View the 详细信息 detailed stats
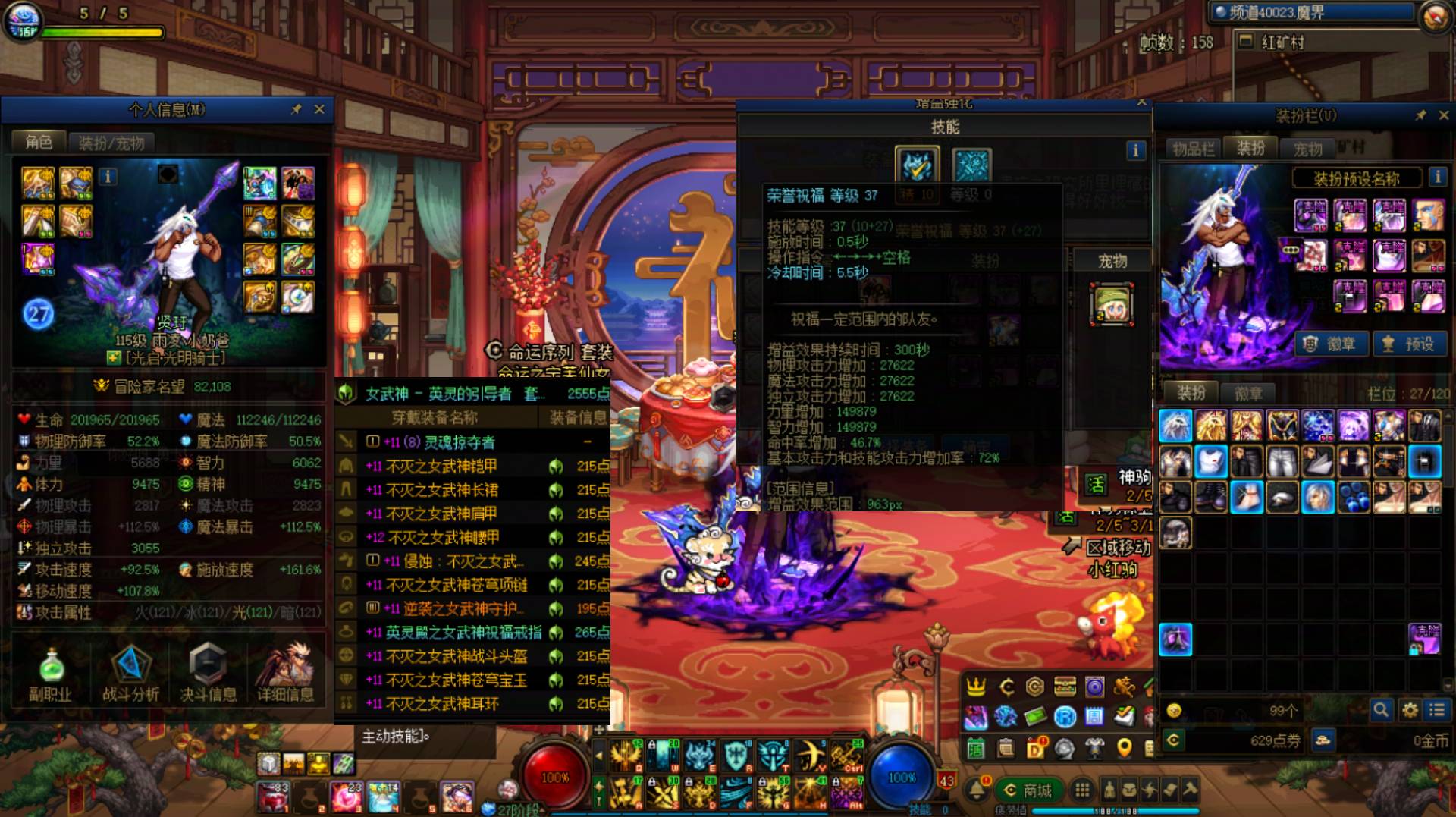The height and width of the screenshot is (817, 1456). 285,674
